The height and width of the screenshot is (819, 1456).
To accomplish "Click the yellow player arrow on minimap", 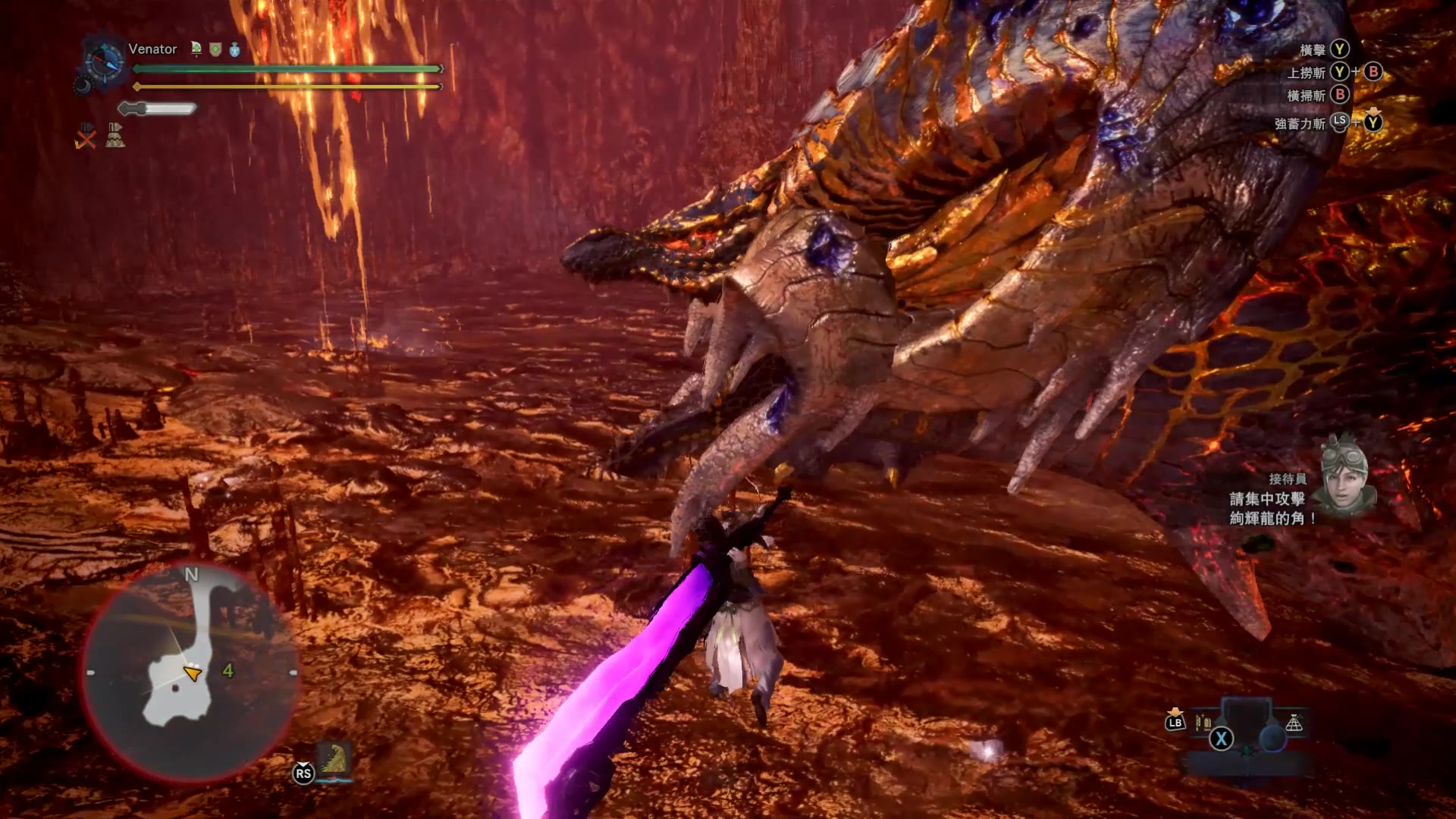I will coord(193,673).
